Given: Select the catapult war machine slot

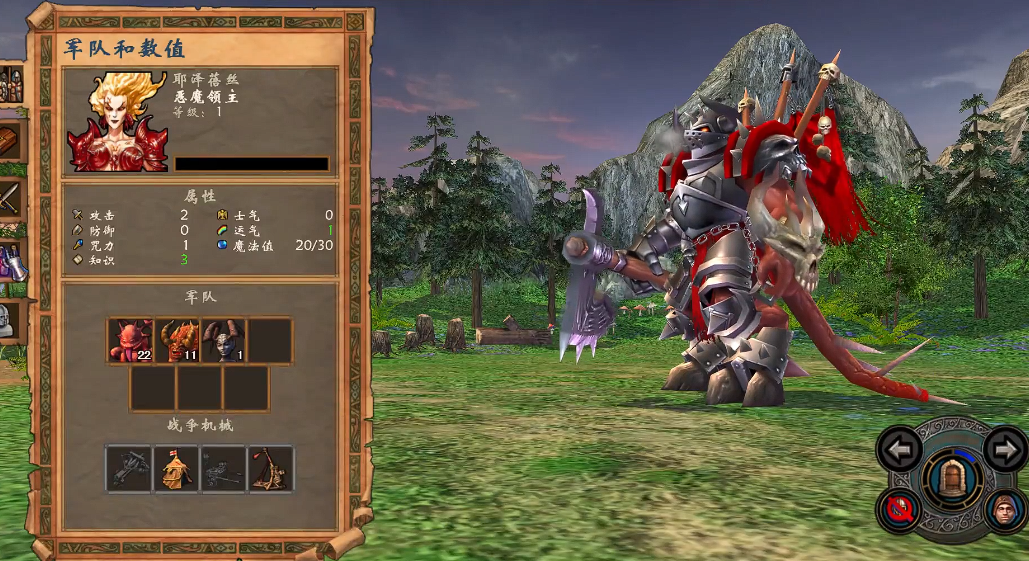Looking at the screenshot, I should (x=271, y=469).
